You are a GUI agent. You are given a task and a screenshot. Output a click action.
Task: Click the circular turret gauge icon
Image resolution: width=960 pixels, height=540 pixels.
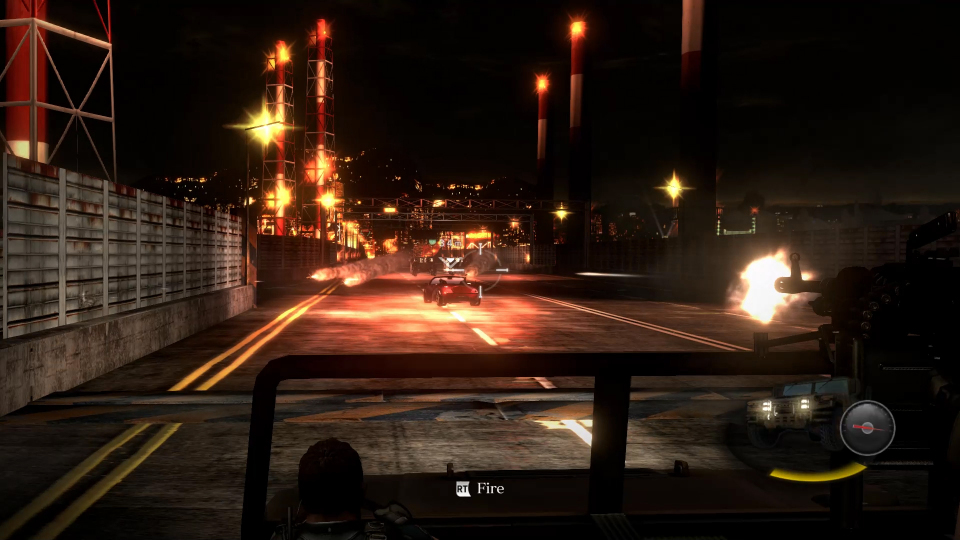click(867, 427)
